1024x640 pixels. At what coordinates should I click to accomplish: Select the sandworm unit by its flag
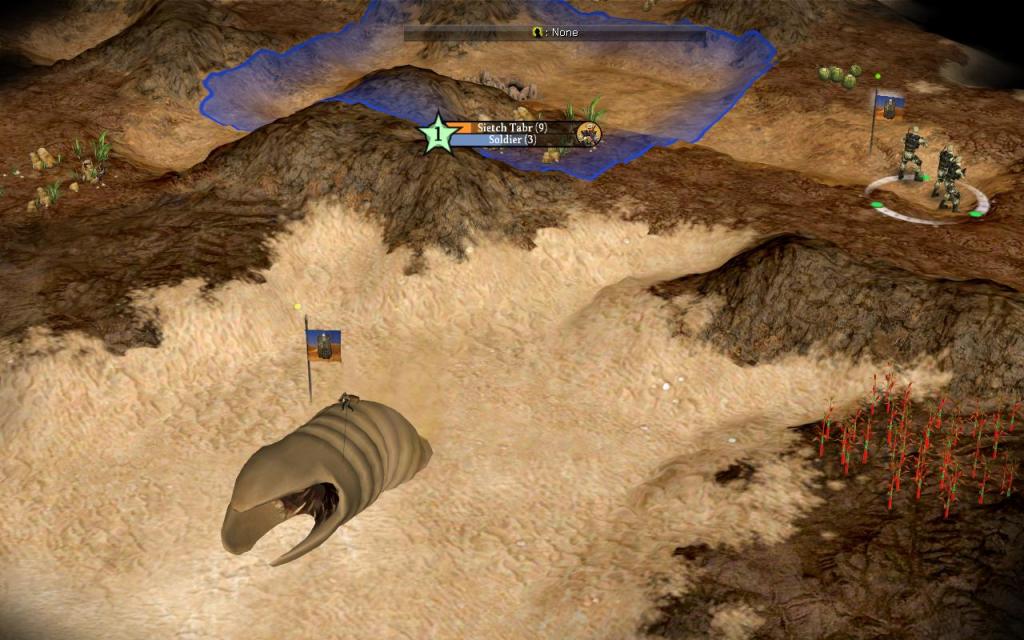coord(323,345)
